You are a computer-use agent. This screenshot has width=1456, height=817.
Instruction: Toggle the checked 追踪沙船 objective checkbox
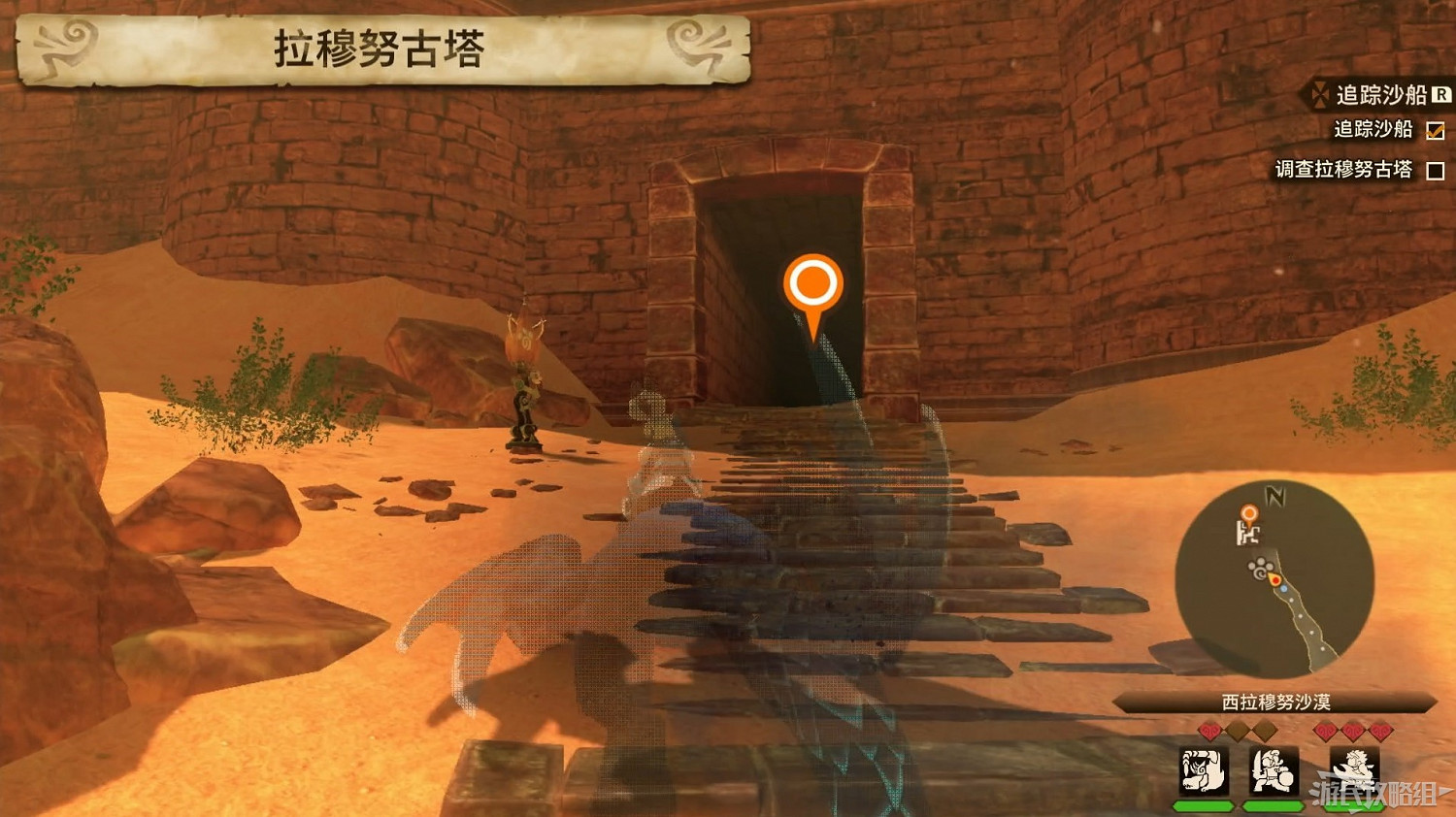pos(1436,131)
